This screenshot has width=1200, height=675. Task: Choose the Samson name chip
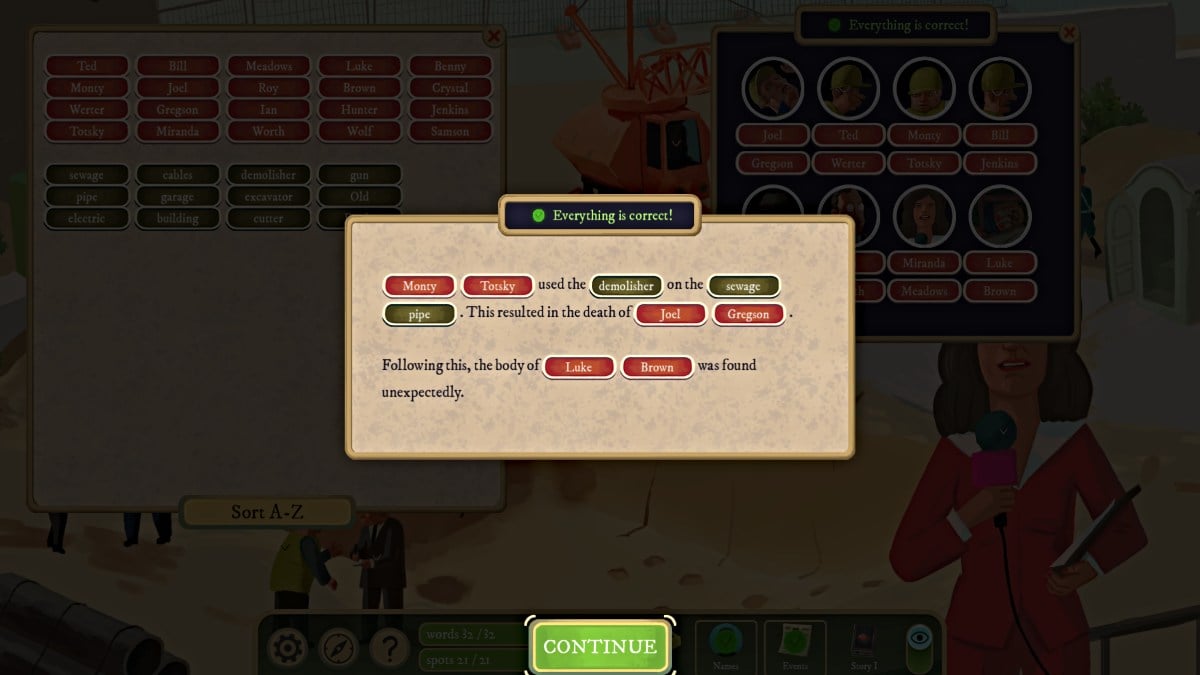coord(450,131)
